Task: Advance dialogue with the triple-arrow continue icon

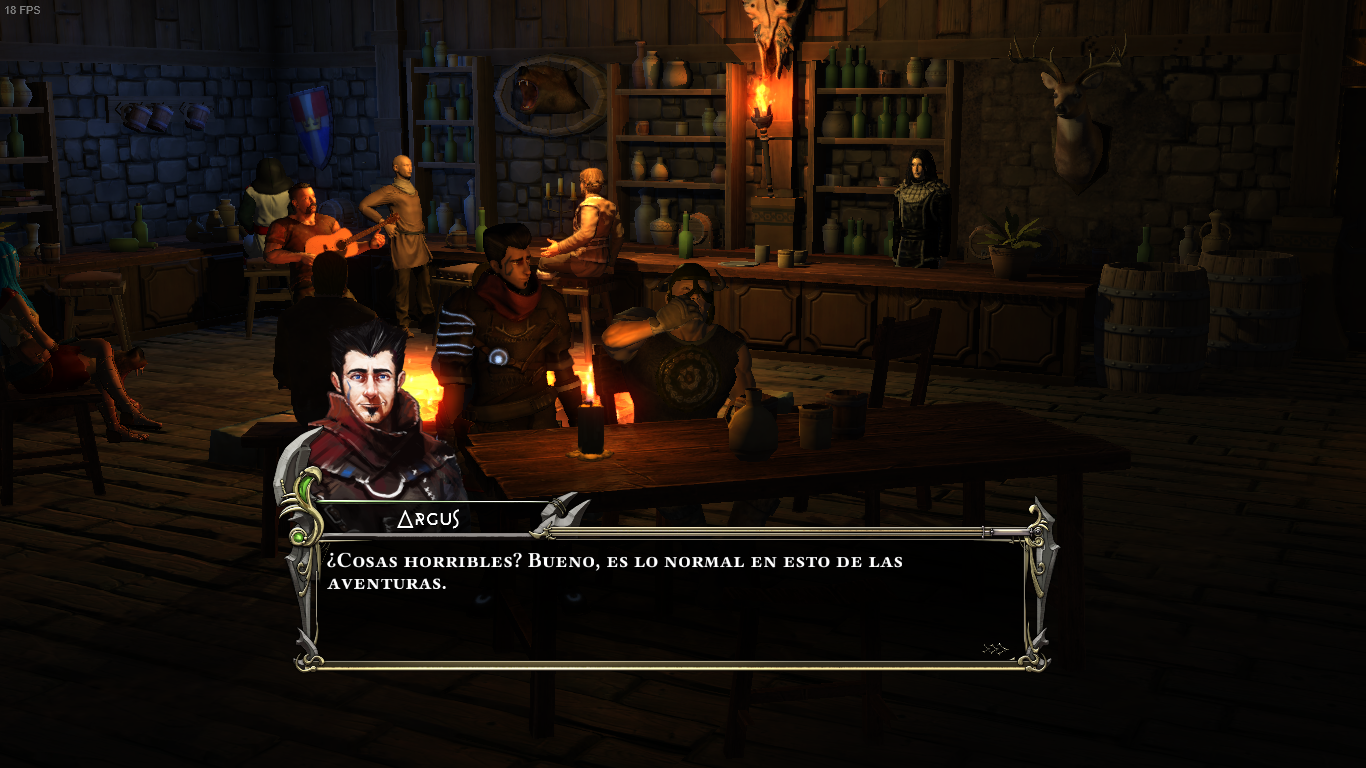Action: [x=995, y=649]
